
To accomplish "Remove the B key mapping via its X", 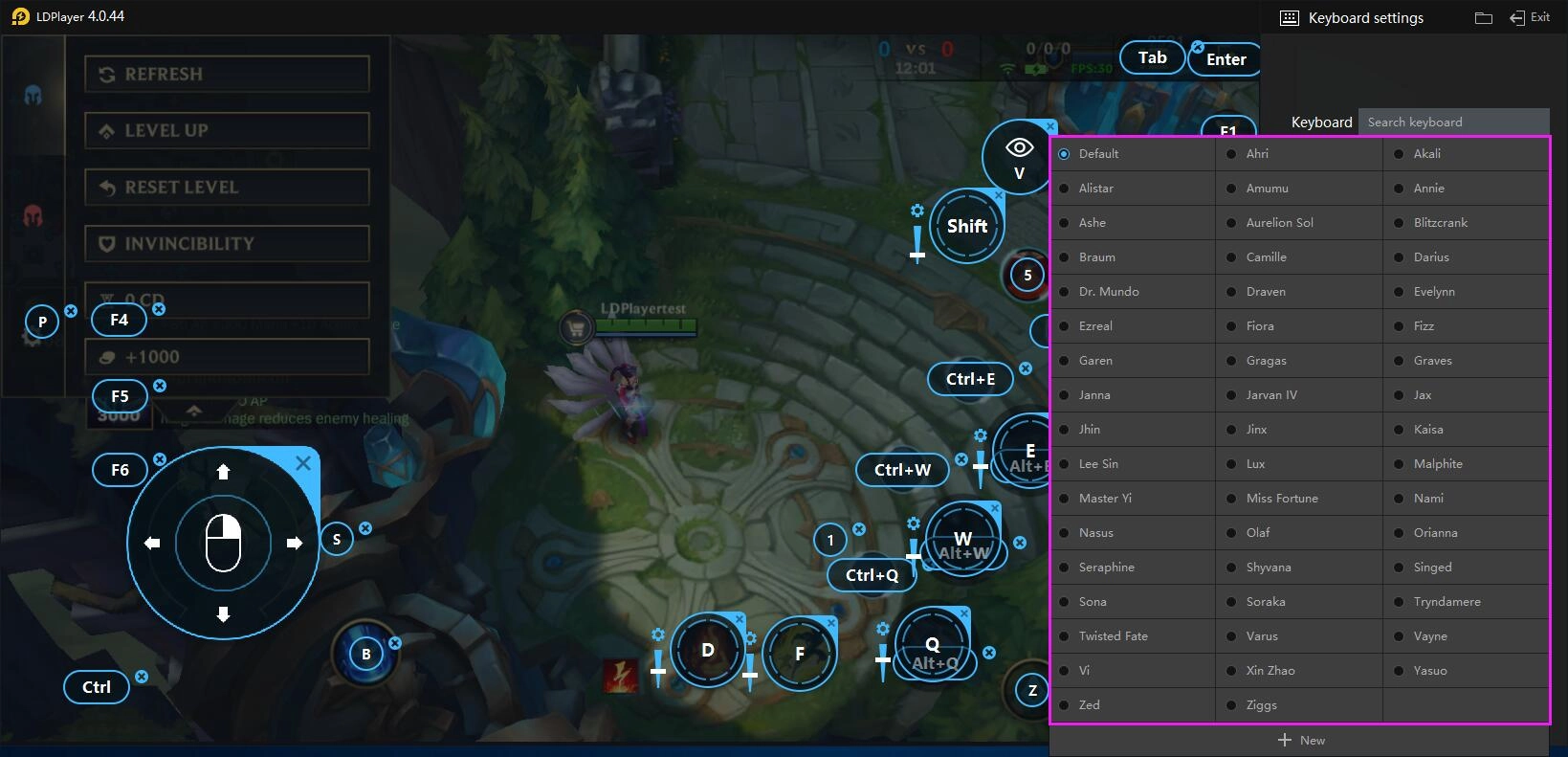I will click(x=393, y=643).
